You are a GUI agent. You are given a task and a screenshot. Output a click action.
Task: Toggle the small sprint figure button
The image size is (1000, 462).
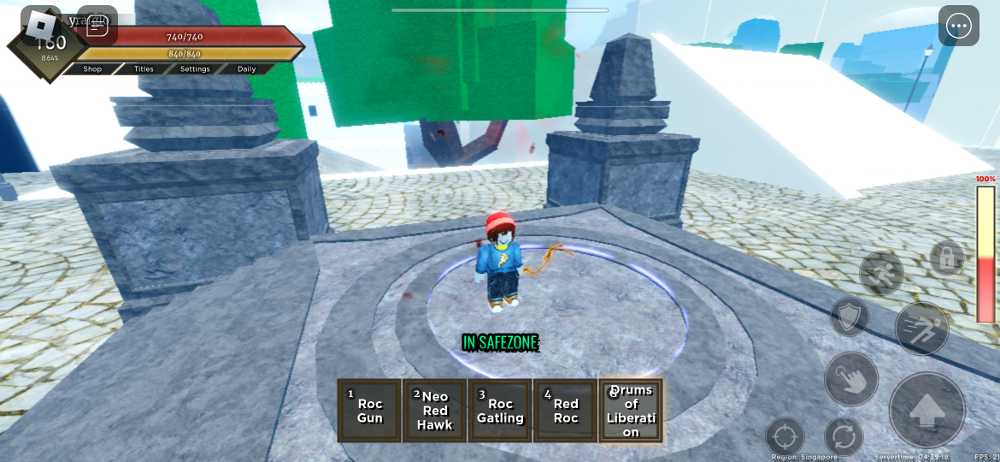tap(881, 272)
